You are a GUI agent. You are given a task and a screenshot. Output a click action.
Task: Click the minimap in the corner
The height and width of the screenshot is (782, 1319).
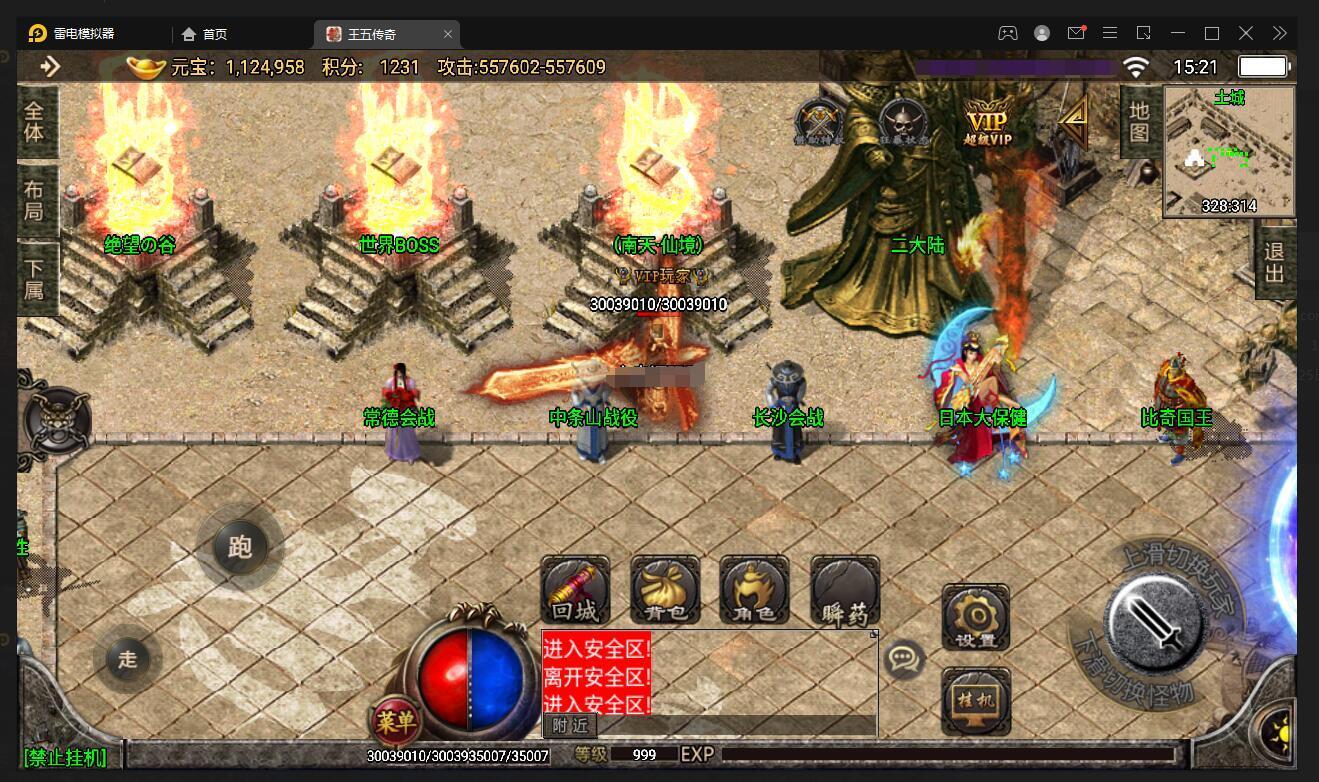(1228, 152)
